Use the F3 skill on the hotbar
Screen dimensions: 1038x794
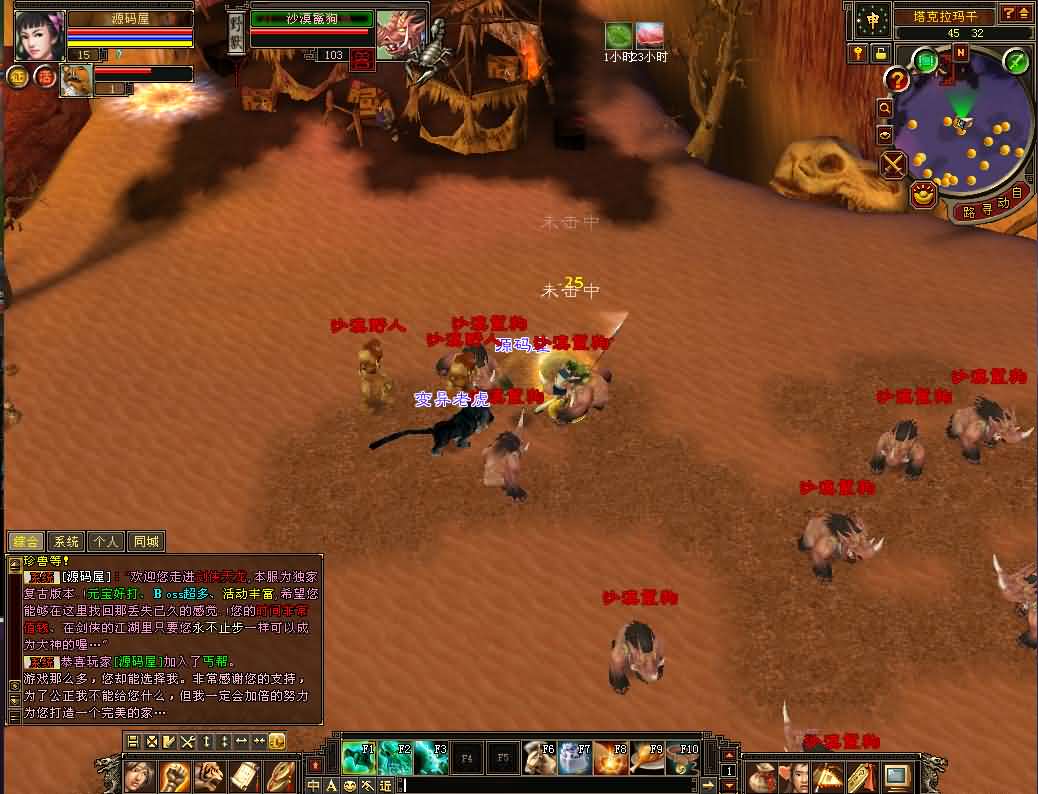[x=431, y=759]
